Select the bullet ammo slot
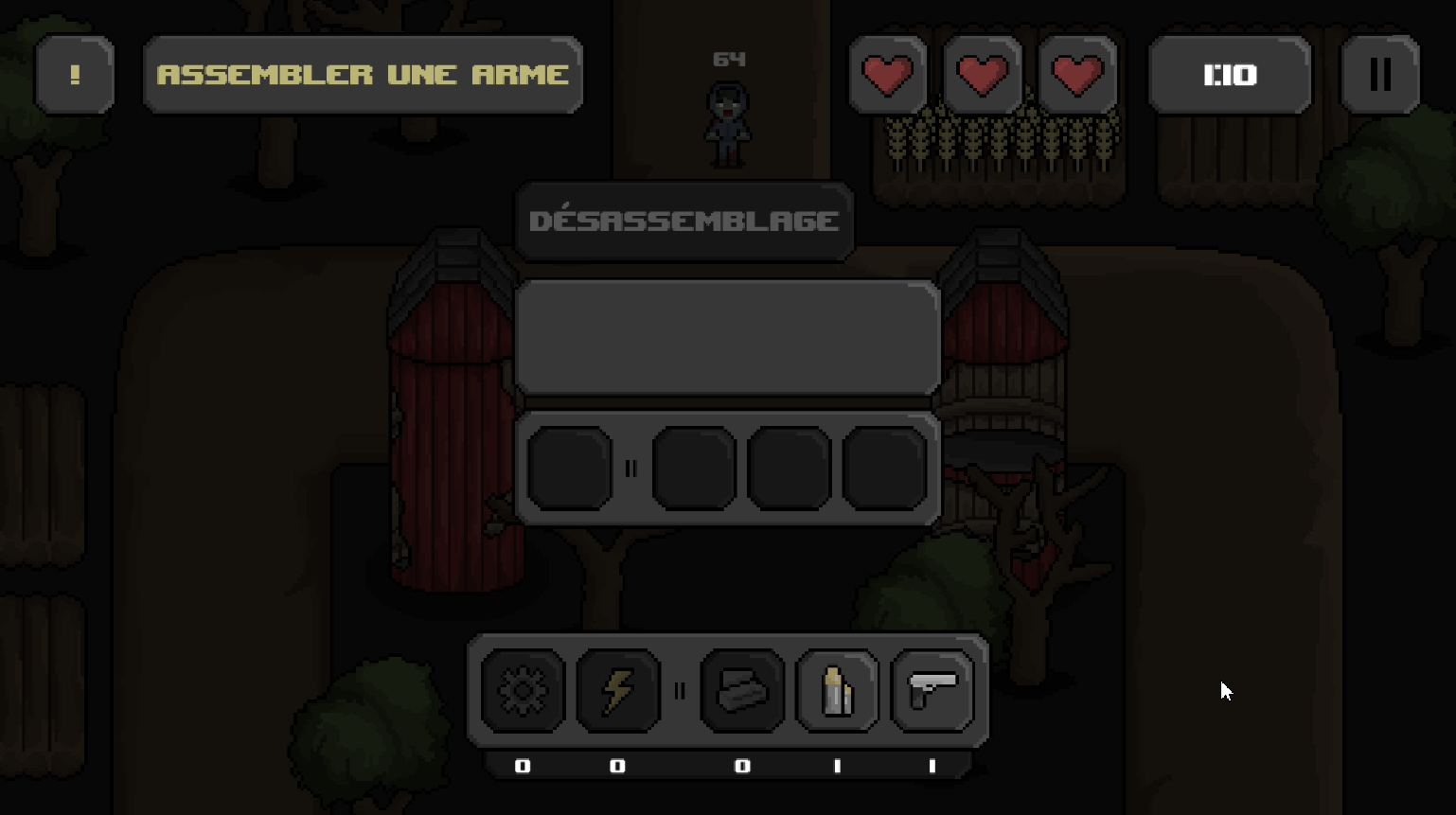The height and width of the screenshot is (815, 1456). coord(837,691)
